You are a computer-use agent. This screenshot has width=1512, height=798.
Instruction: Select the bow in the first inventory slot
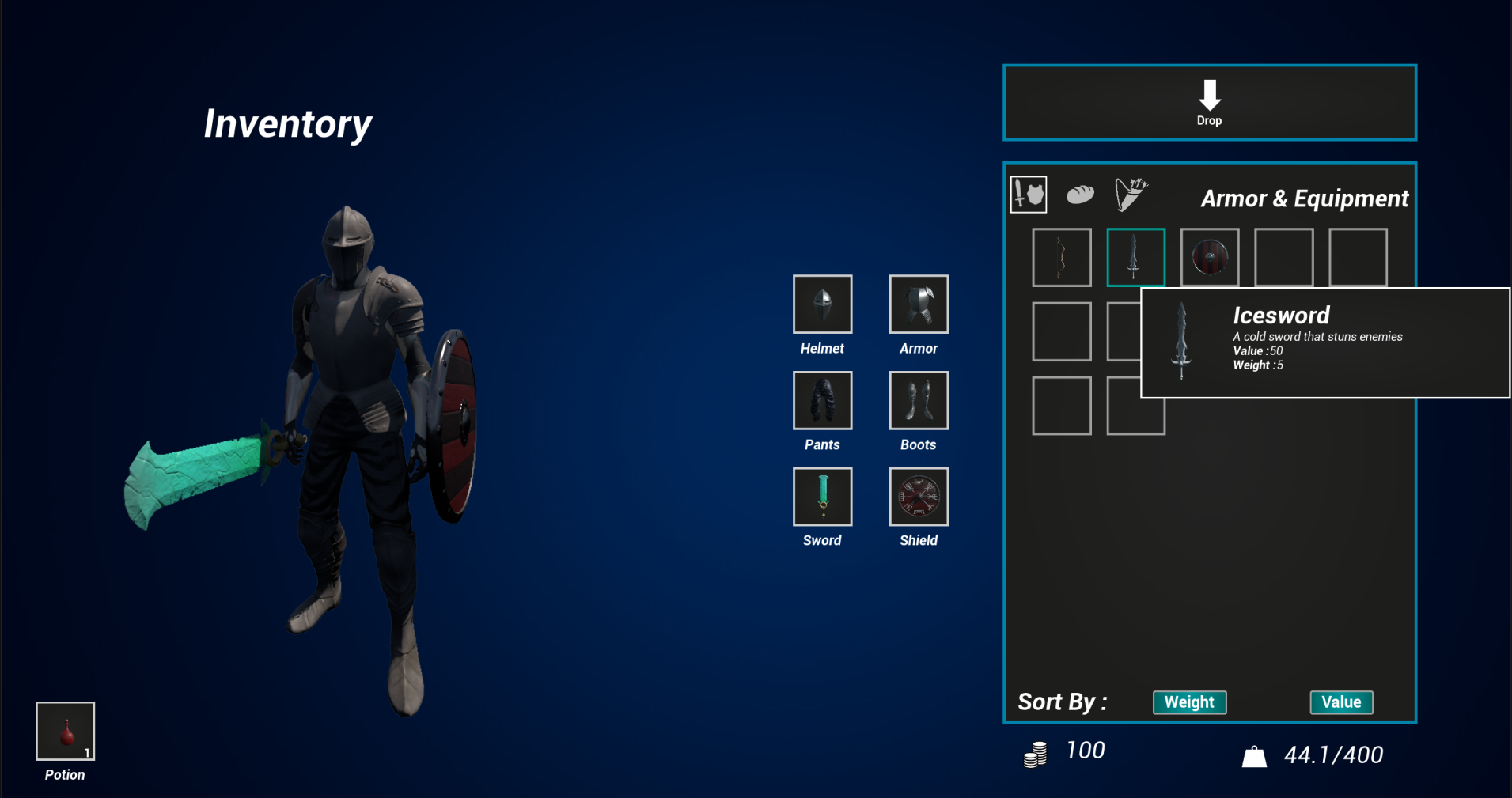point(1061,256)
